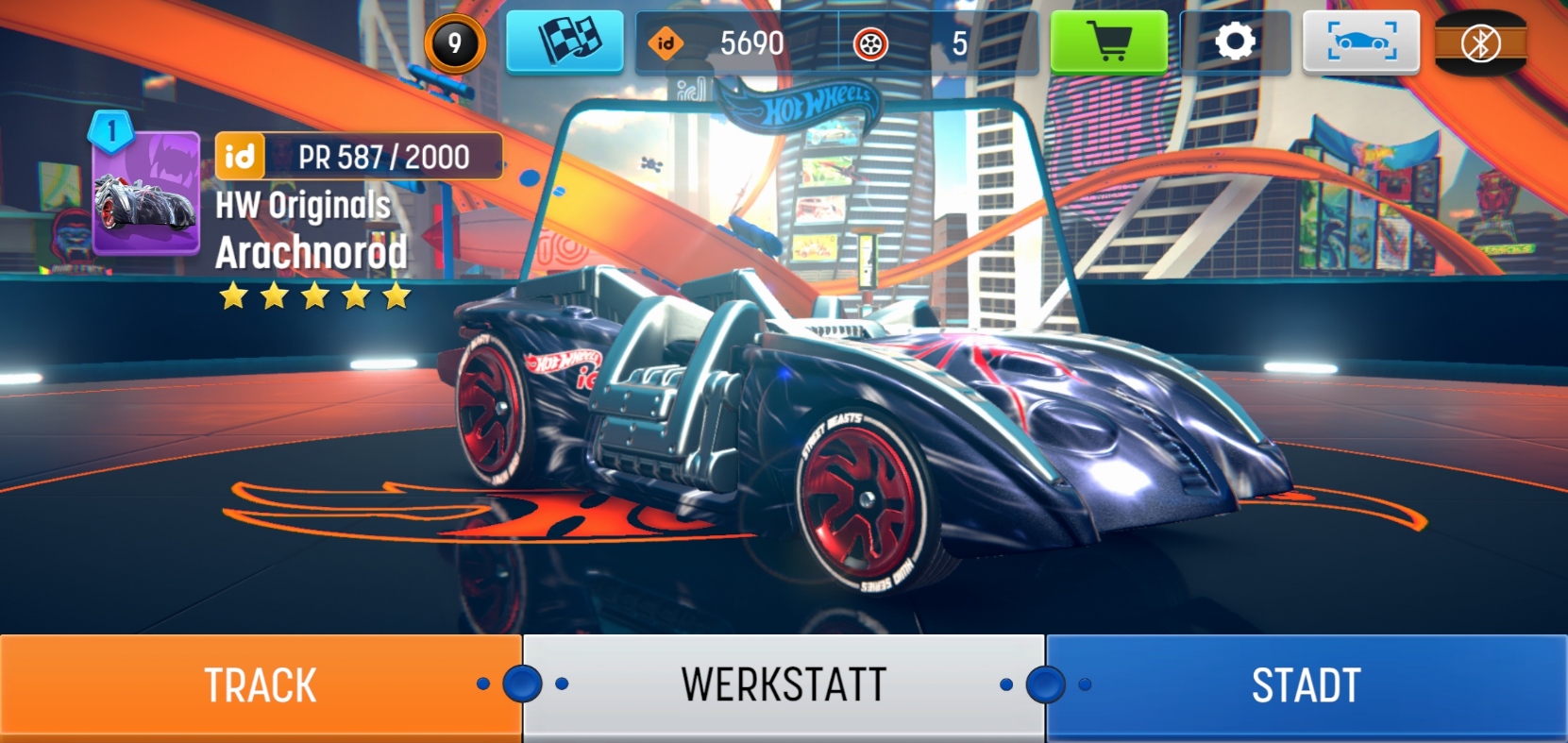This screenshot has height=743, width=1568.
Task: Go to the STADT section
Action: pos(1307,686)
